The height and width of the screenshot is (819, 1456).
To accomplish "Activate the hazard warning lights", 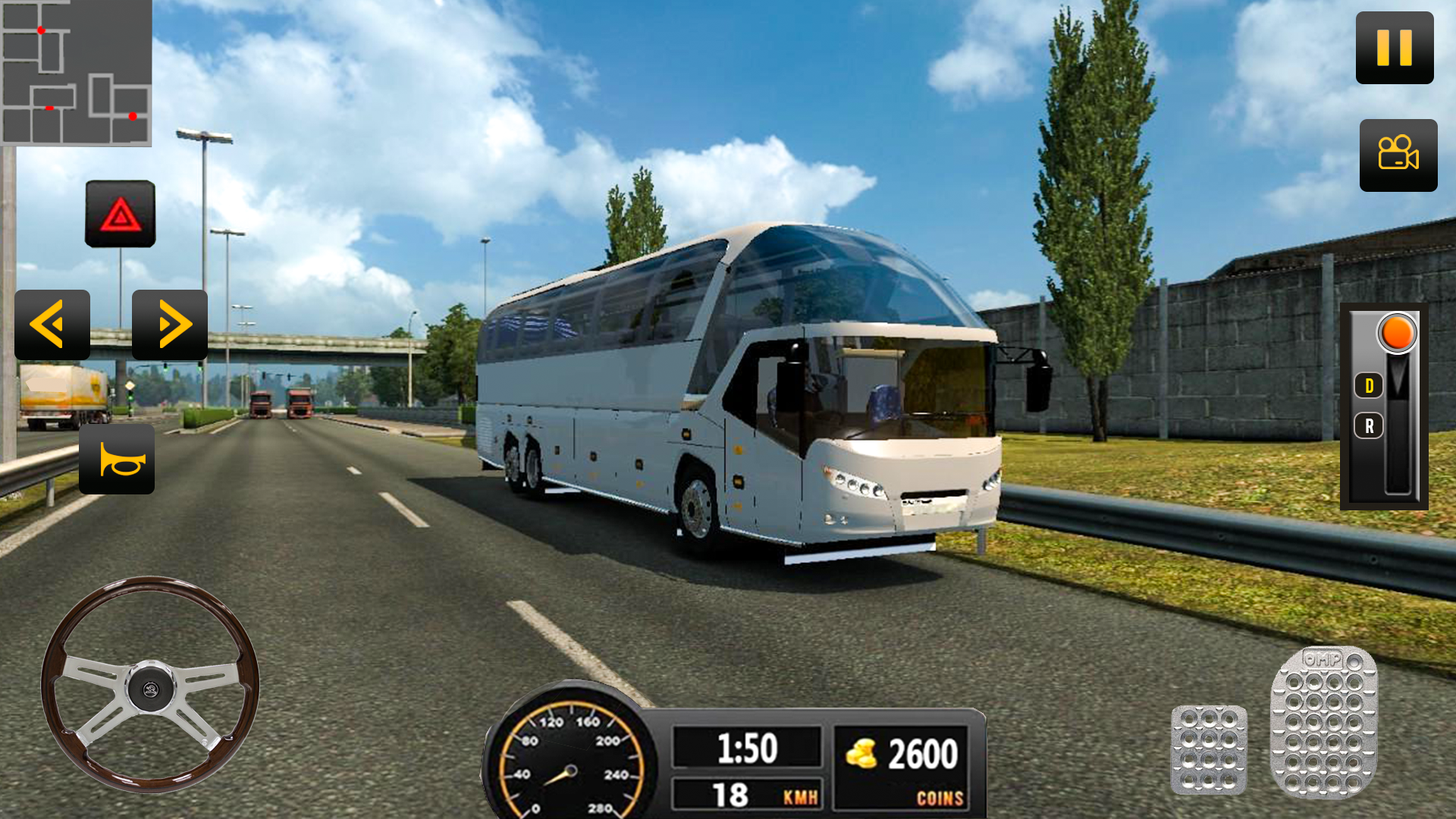I will click(x=121, y=214).
